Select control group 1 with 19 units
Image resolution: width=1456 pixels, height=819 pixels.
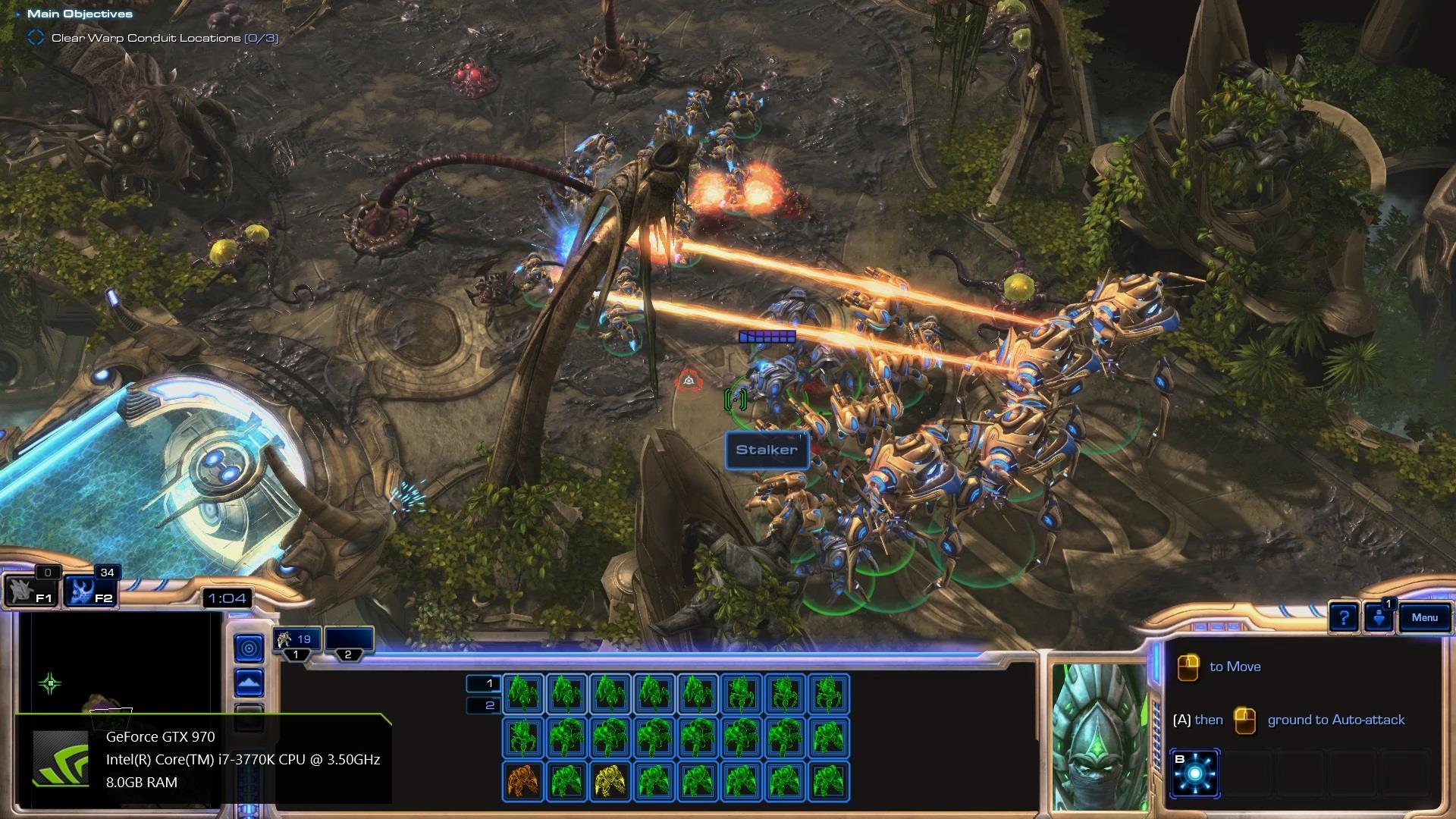point(296,641)
